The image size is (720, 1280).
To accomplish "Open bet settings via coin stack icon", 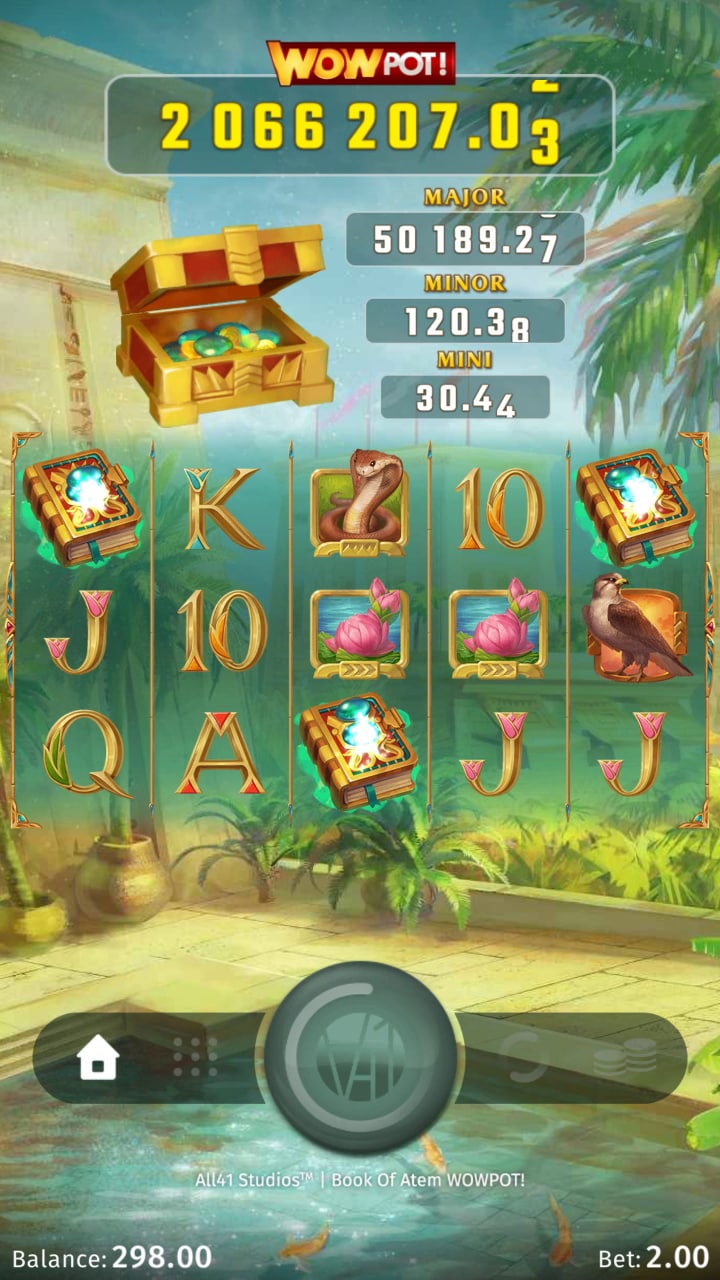I will tap(624, 1057).
